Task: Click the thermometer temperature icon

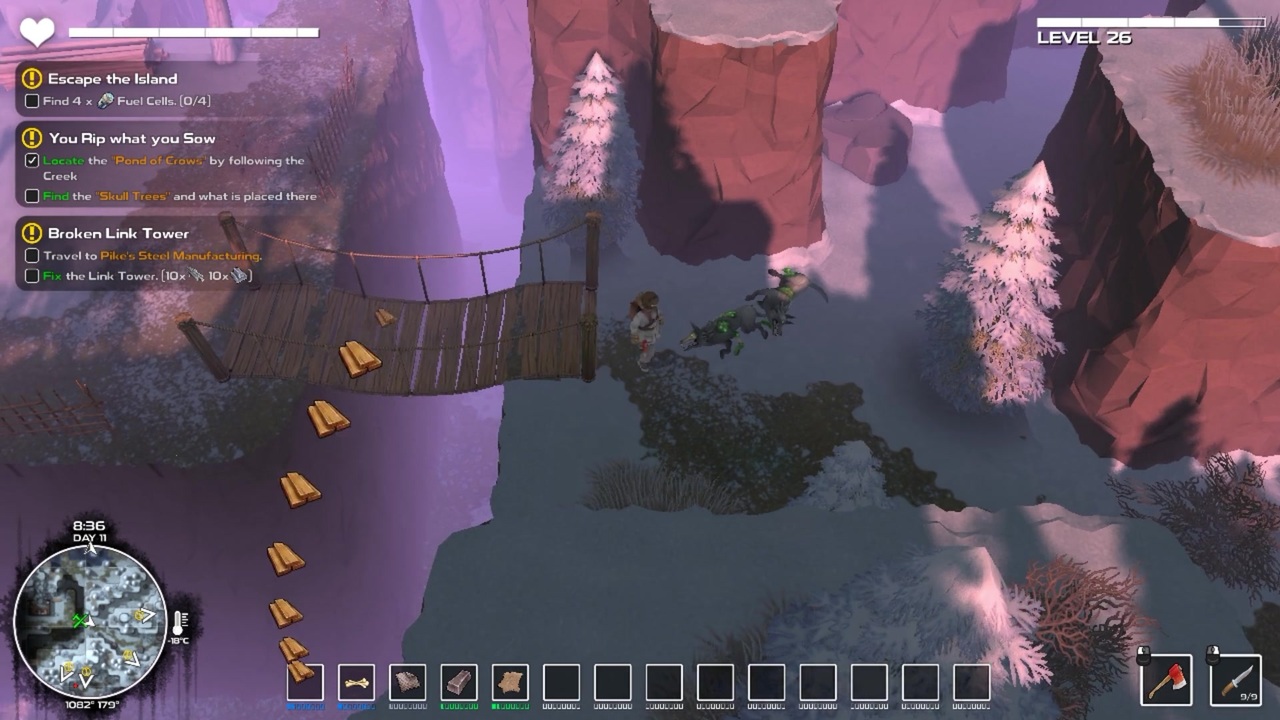Action: coord(180,624)
